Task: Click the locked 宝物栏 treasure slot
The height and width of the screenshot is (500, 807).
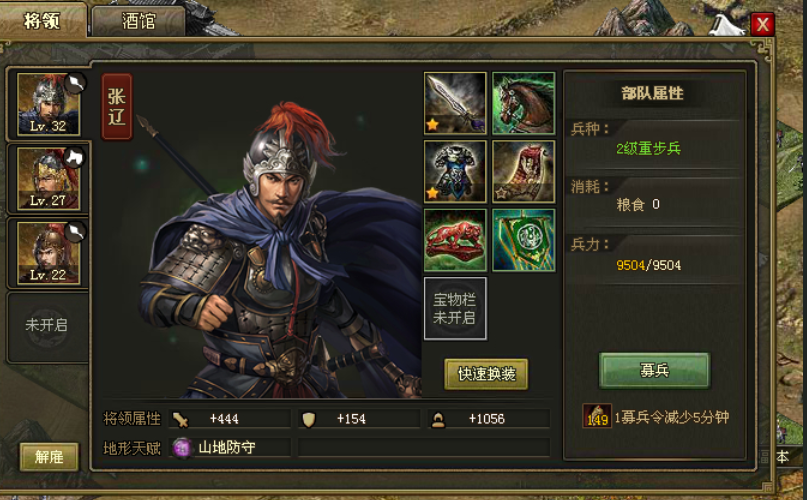Action: click(455, 309)
